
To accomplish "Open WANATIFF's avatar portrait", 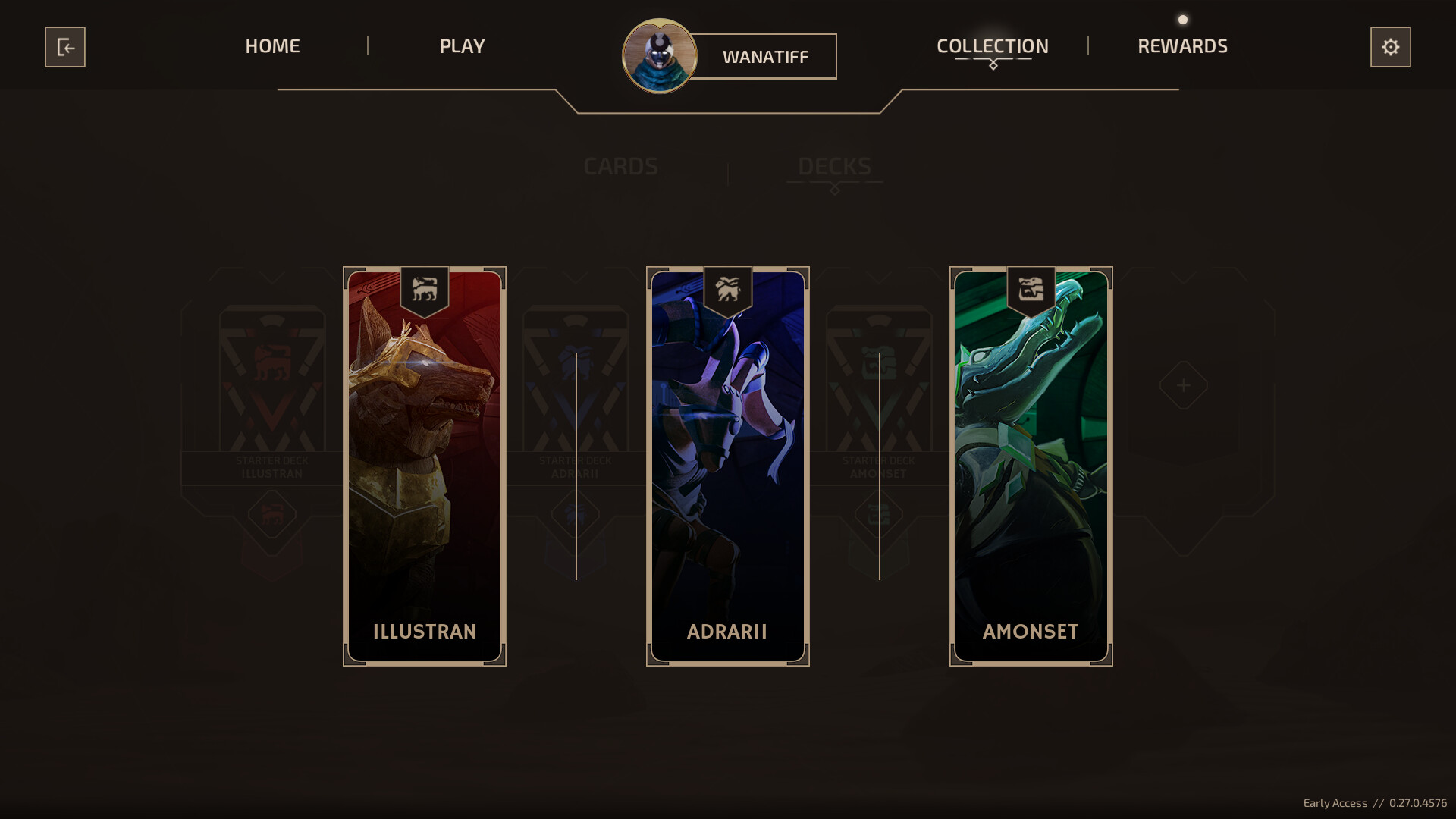I will 659,56.
